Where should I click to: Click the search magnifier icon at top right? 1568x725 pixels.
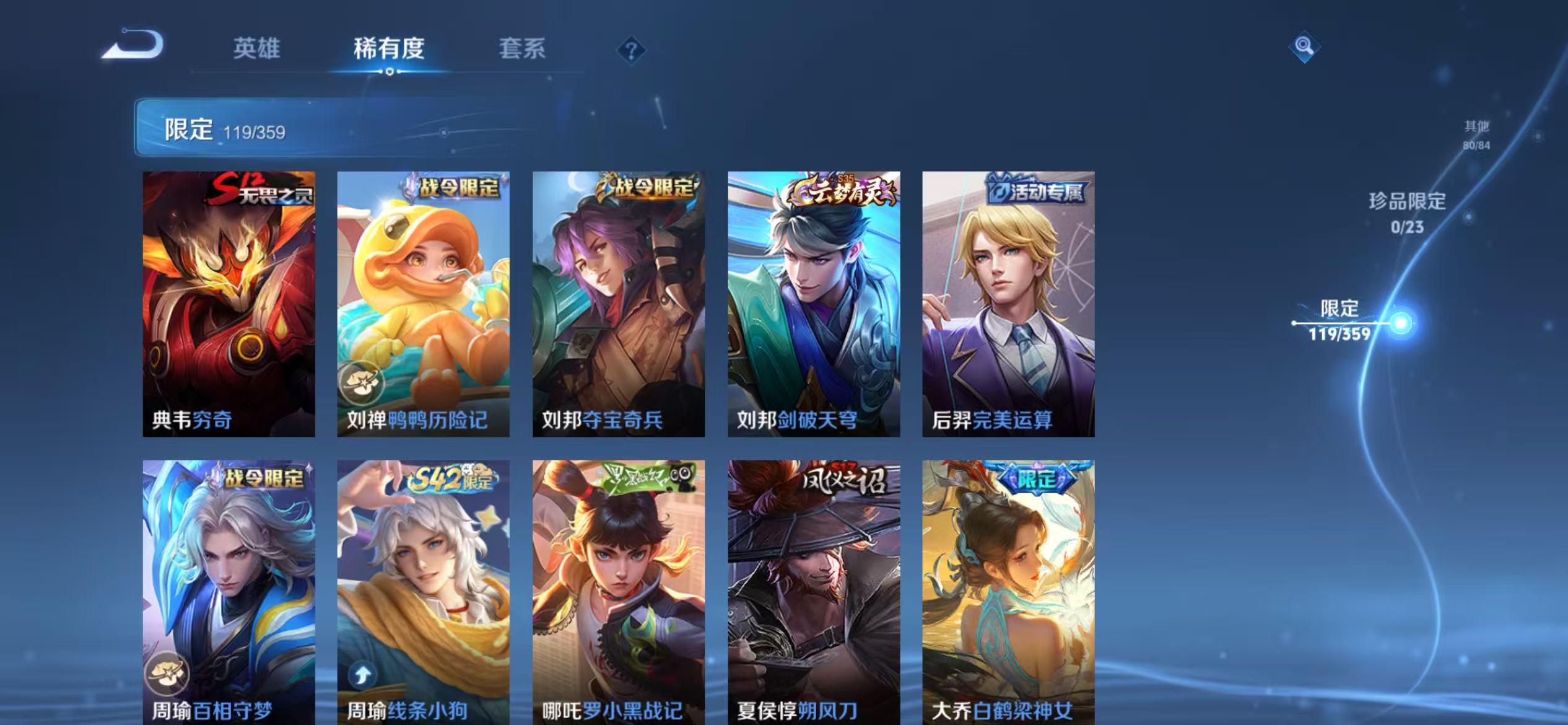(1304, 47)
